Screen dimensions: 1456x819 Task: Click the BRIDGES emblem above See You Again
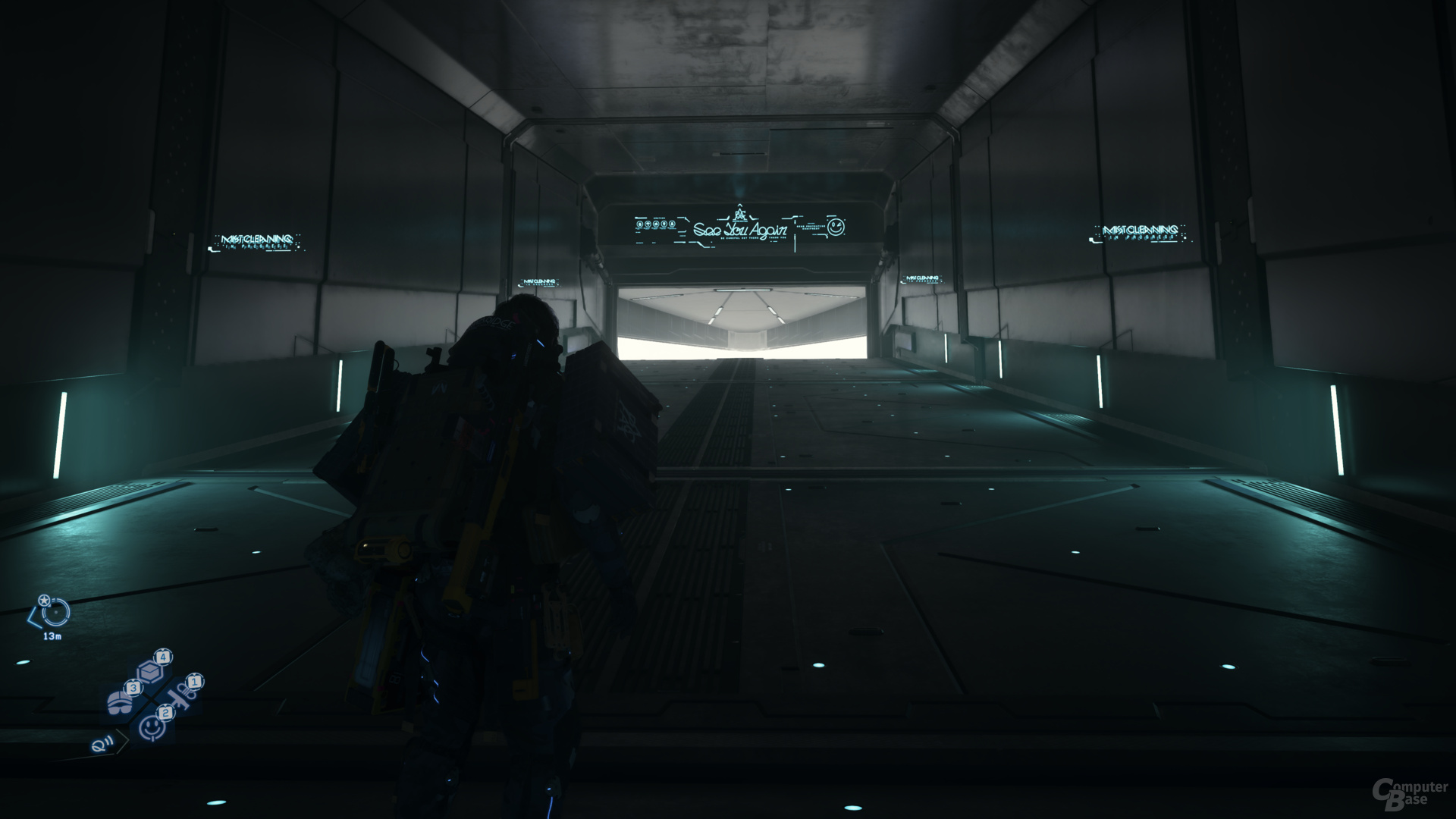740,213
